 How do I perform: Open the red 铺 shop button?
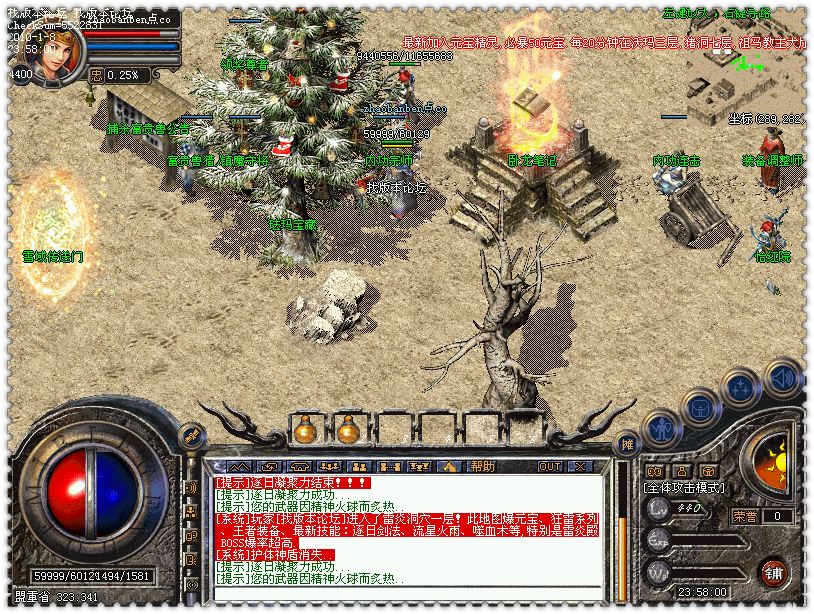tap(774, 572)
